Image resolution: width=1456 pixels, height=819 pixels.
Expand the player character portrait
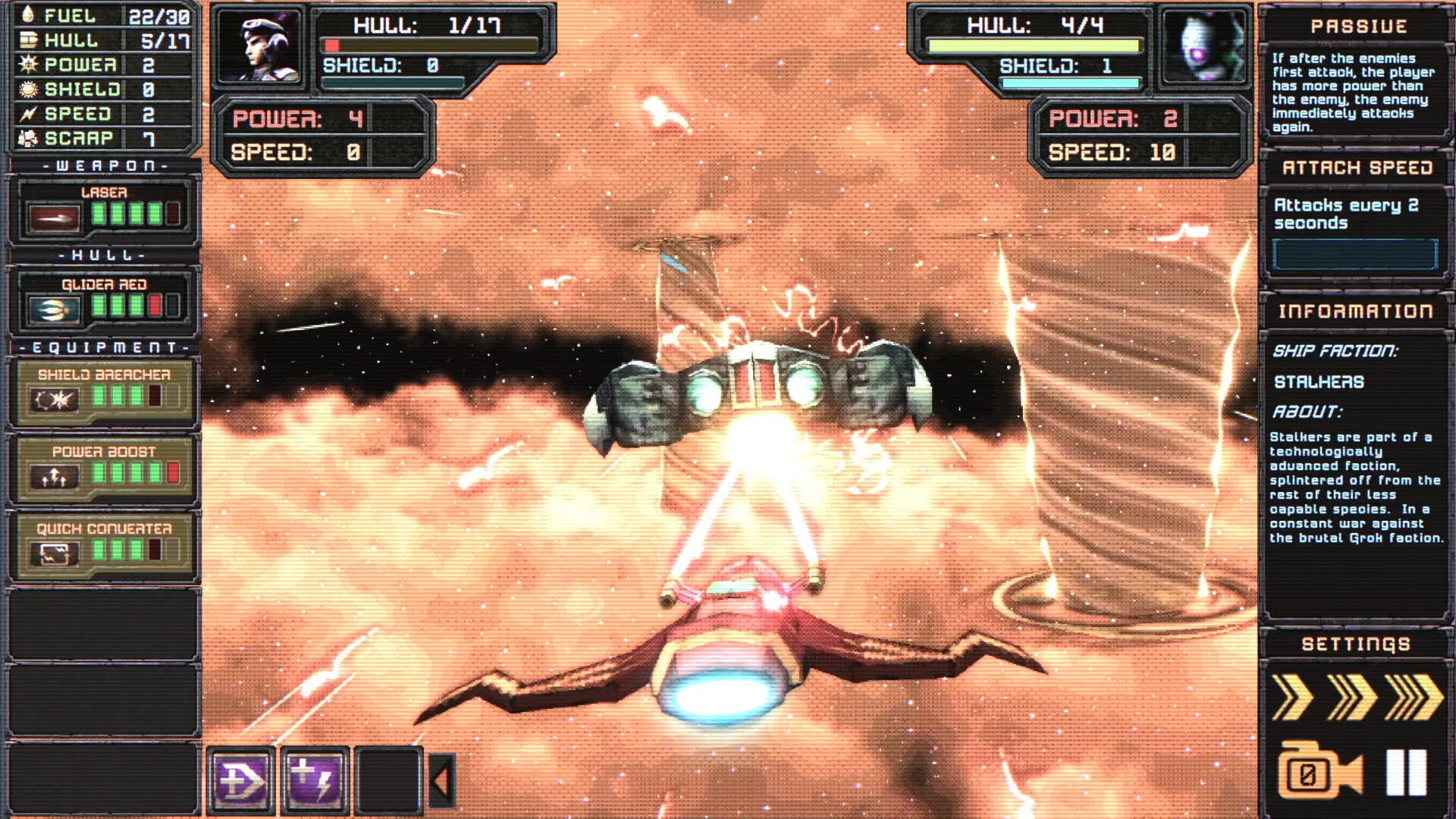coord(259,48)
